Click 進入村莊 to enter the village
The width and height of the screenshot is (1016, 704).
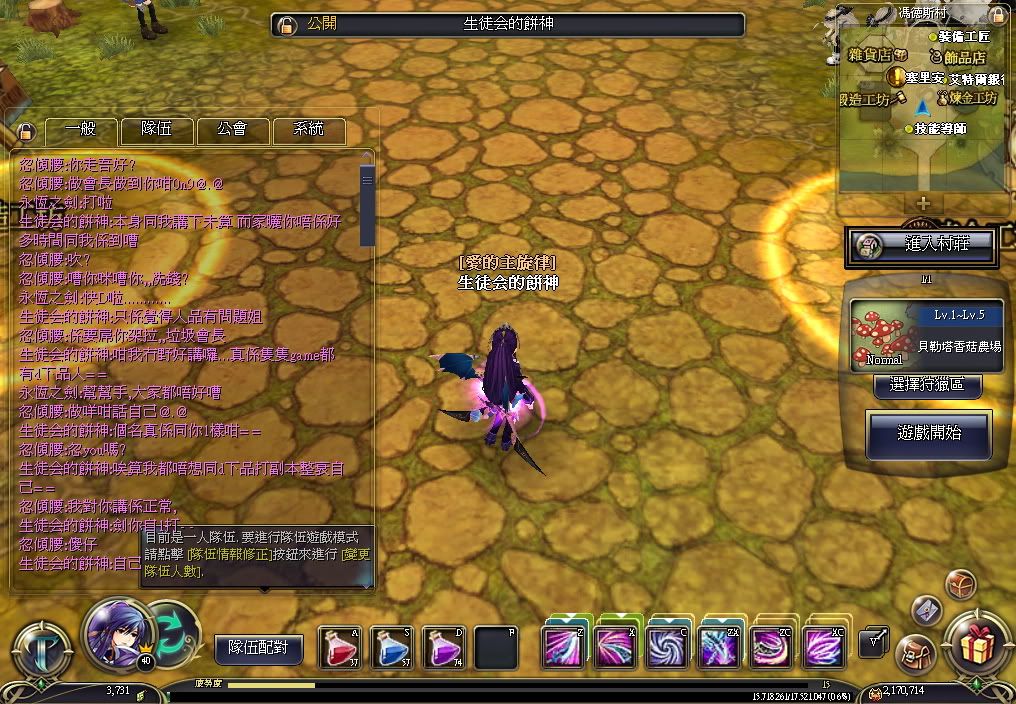[920, 244]
